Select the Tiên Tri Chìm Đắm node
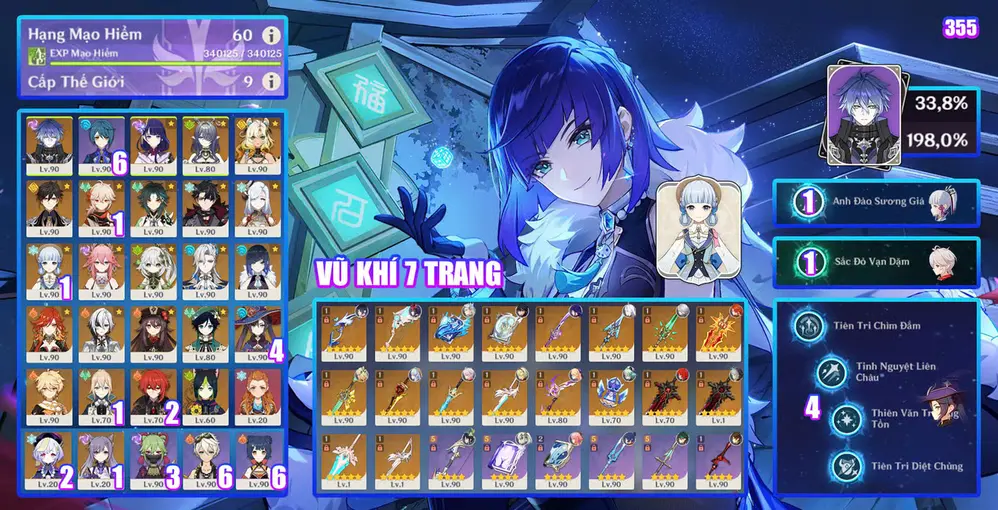This screenshot has height=510, width=998. pos(809,326)
